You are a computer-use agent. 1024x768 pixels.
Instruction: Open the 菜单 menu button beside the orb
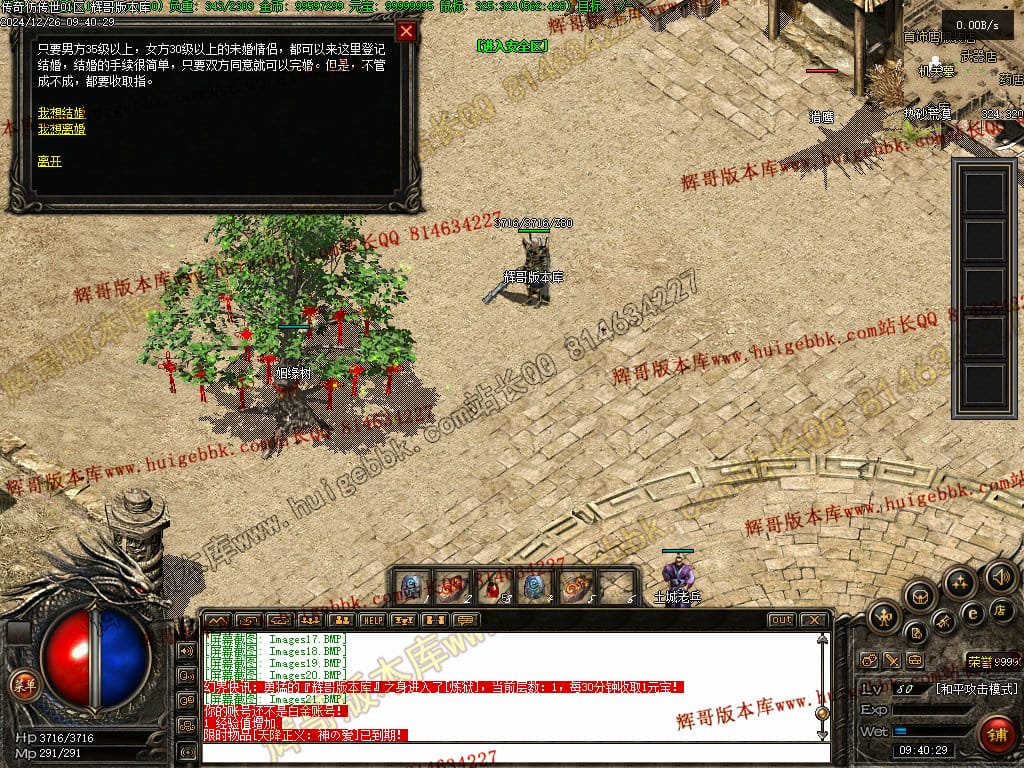pyautogui.click(x=22, y=685)
